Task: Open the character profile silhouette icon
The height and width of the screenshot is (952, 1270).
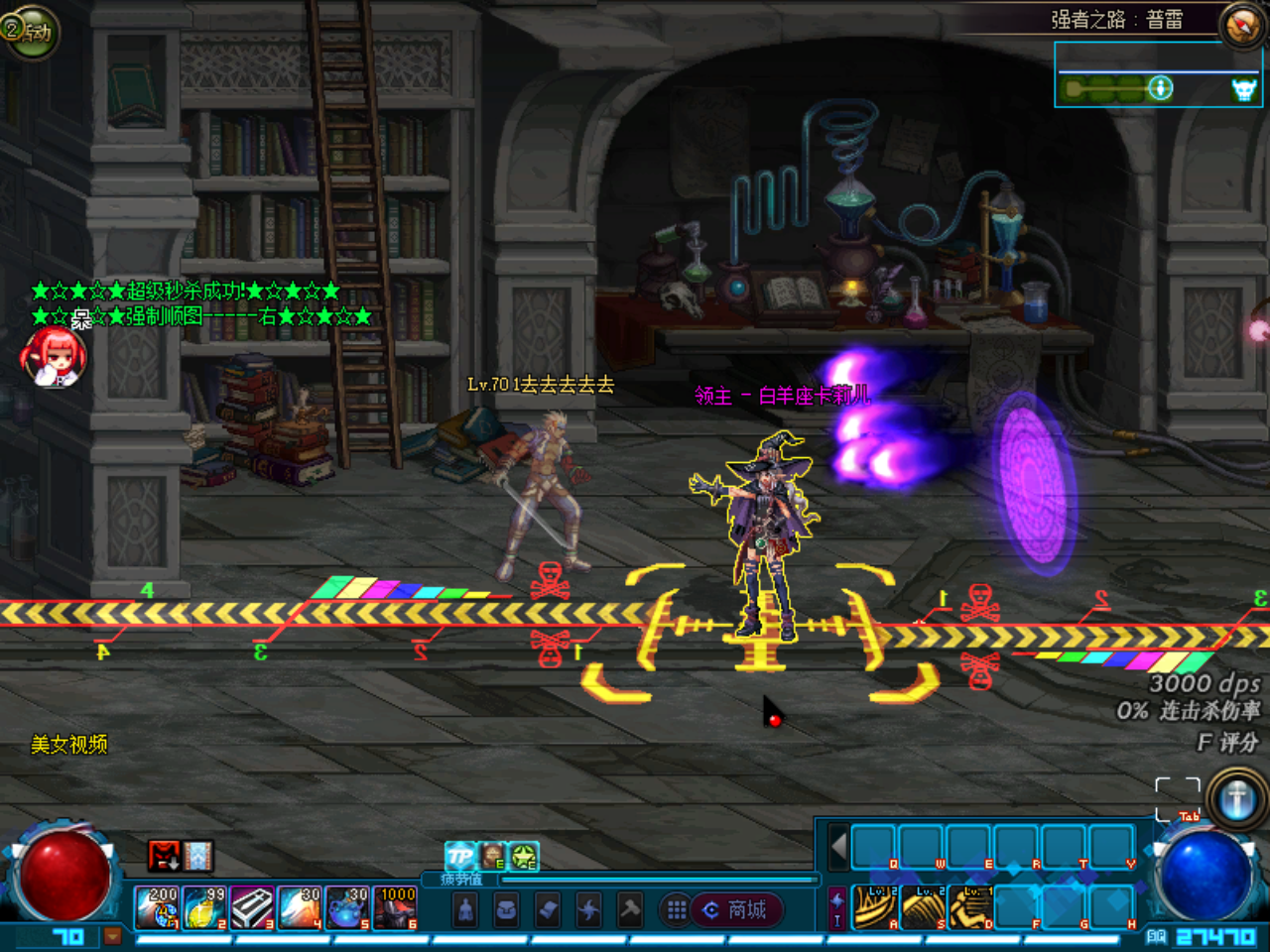Action: pyautogui.click(x=465, y=908)
